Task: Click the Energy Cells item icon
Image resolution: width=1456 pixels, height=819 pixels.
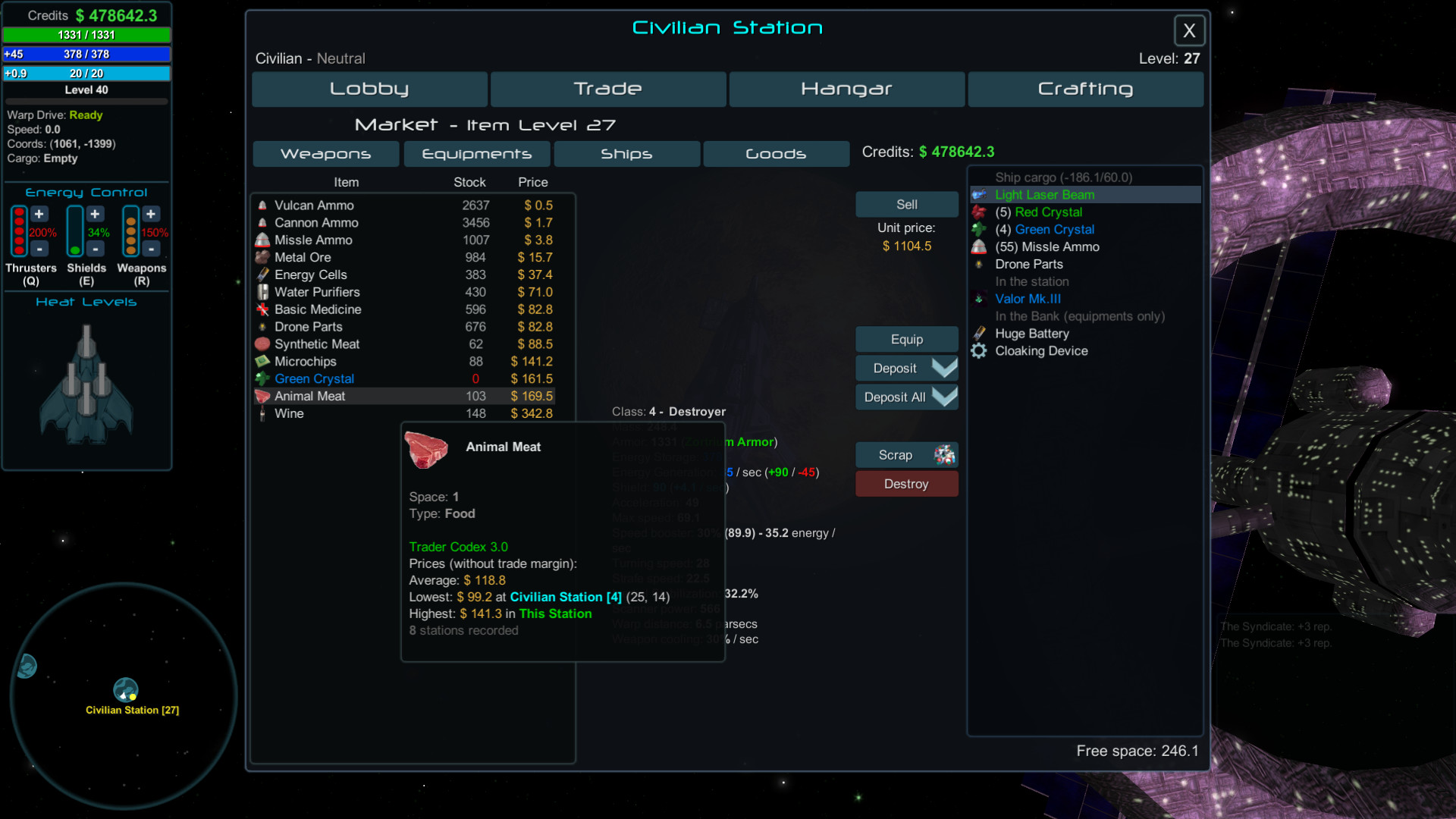Action: click(262, 275)
